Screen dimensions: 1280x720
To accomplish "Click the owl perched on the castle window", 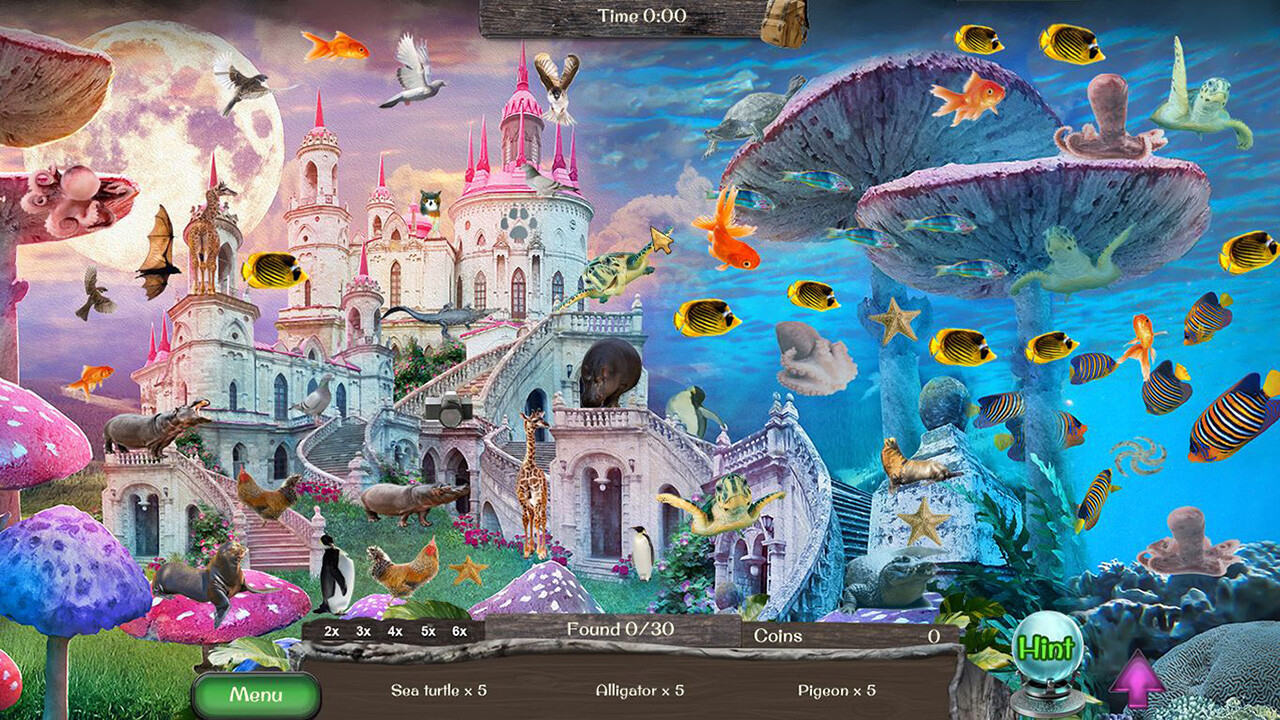I will coord(430,200).
